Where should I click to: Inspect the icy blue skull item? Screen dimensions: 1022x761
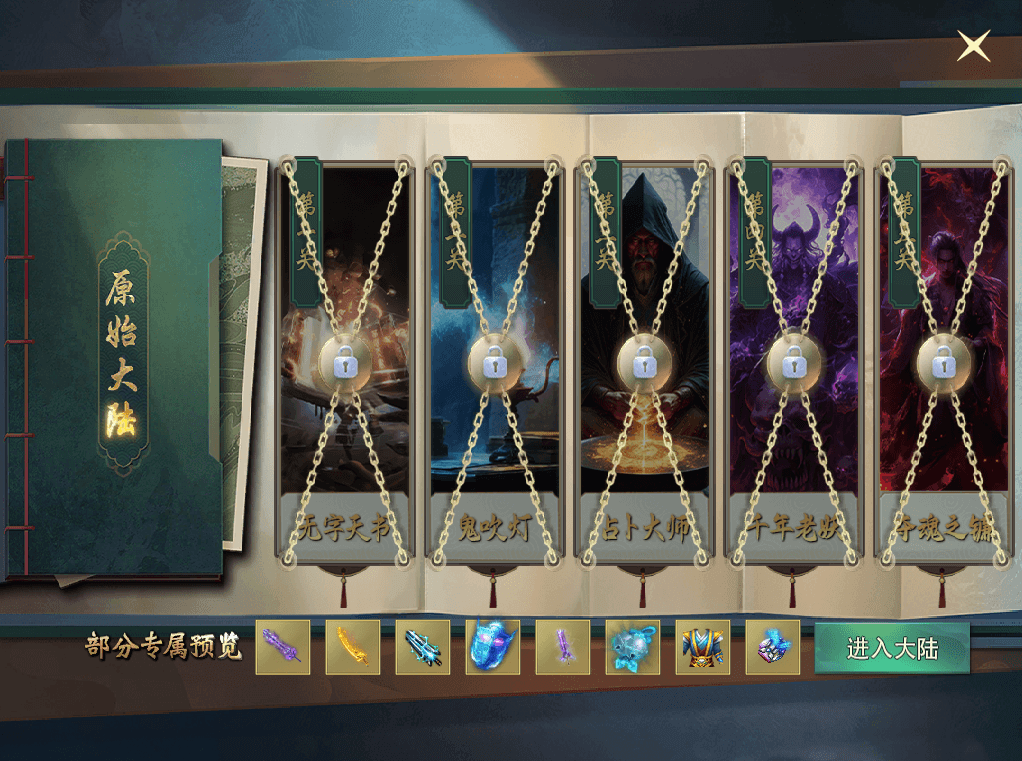(633, 648)
